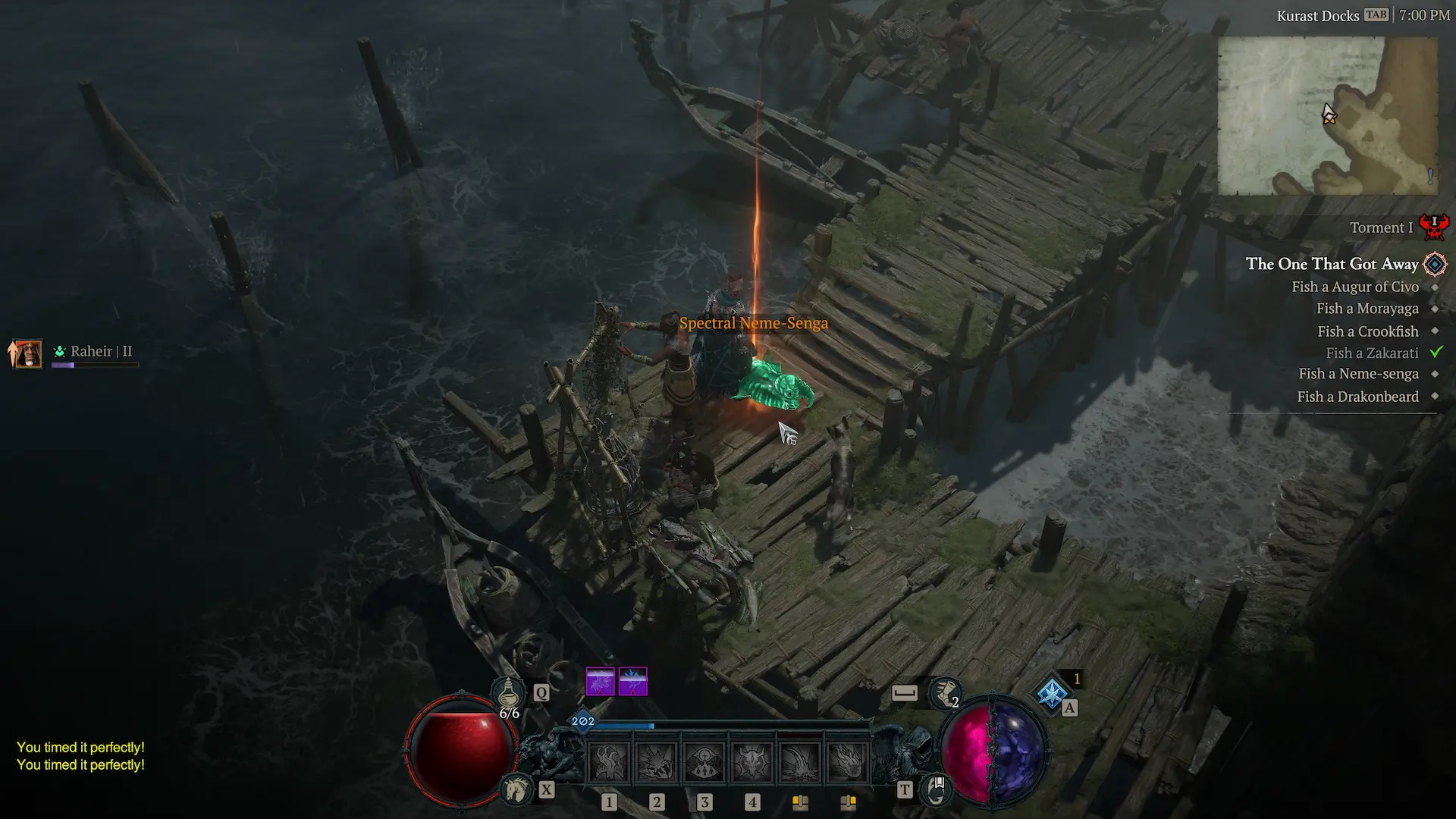Click the skill in hotbar slot 1
This screenshot has width=1456, height=819.
pyautogui.click(x=609, y=761)
